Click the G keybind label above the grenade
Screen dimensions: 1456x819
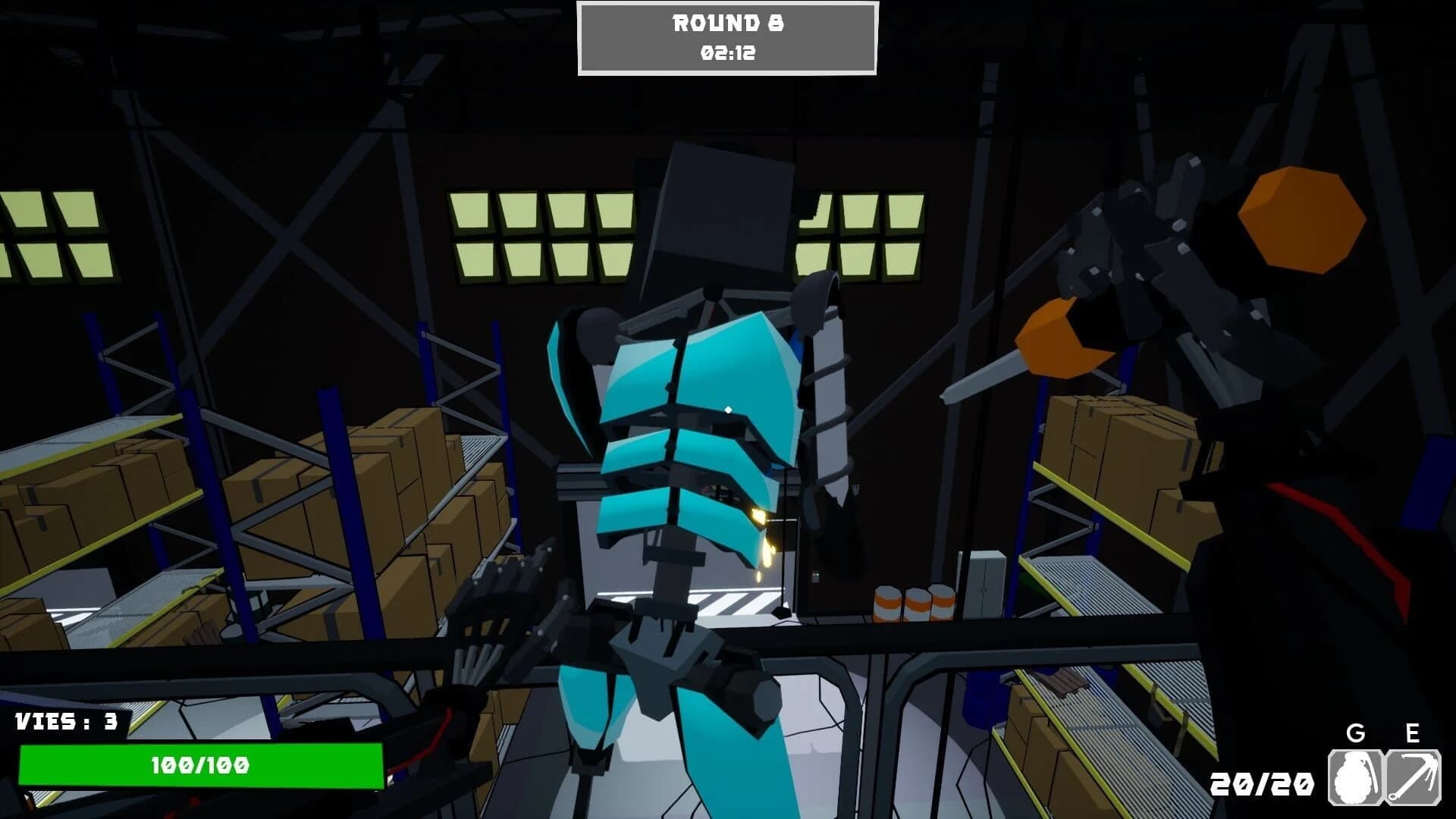(x=1356, y=734)
